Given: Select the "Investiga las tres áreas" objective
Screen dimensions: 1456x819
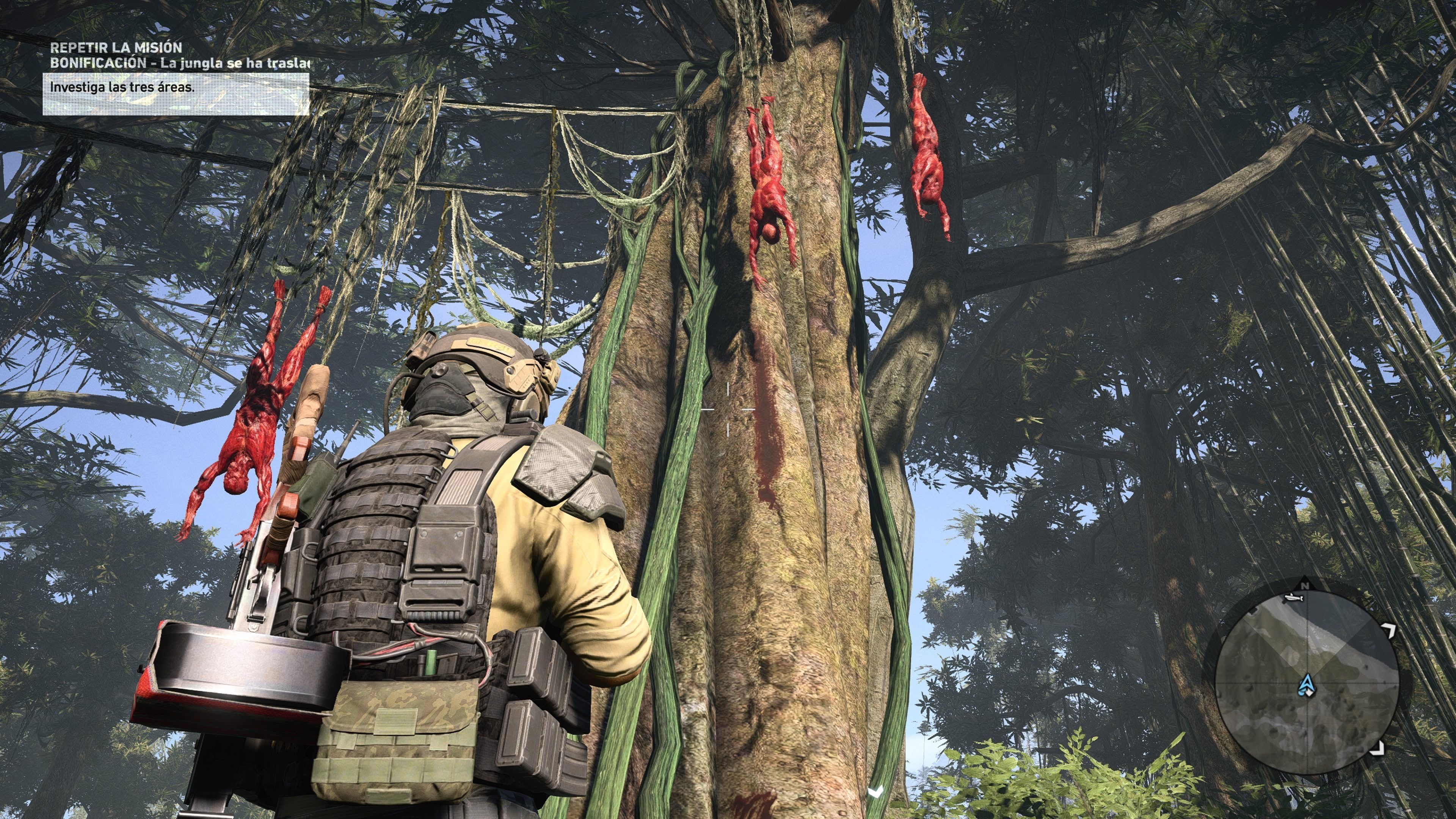Looking at the screenshot, I should [x=122, y=88].
